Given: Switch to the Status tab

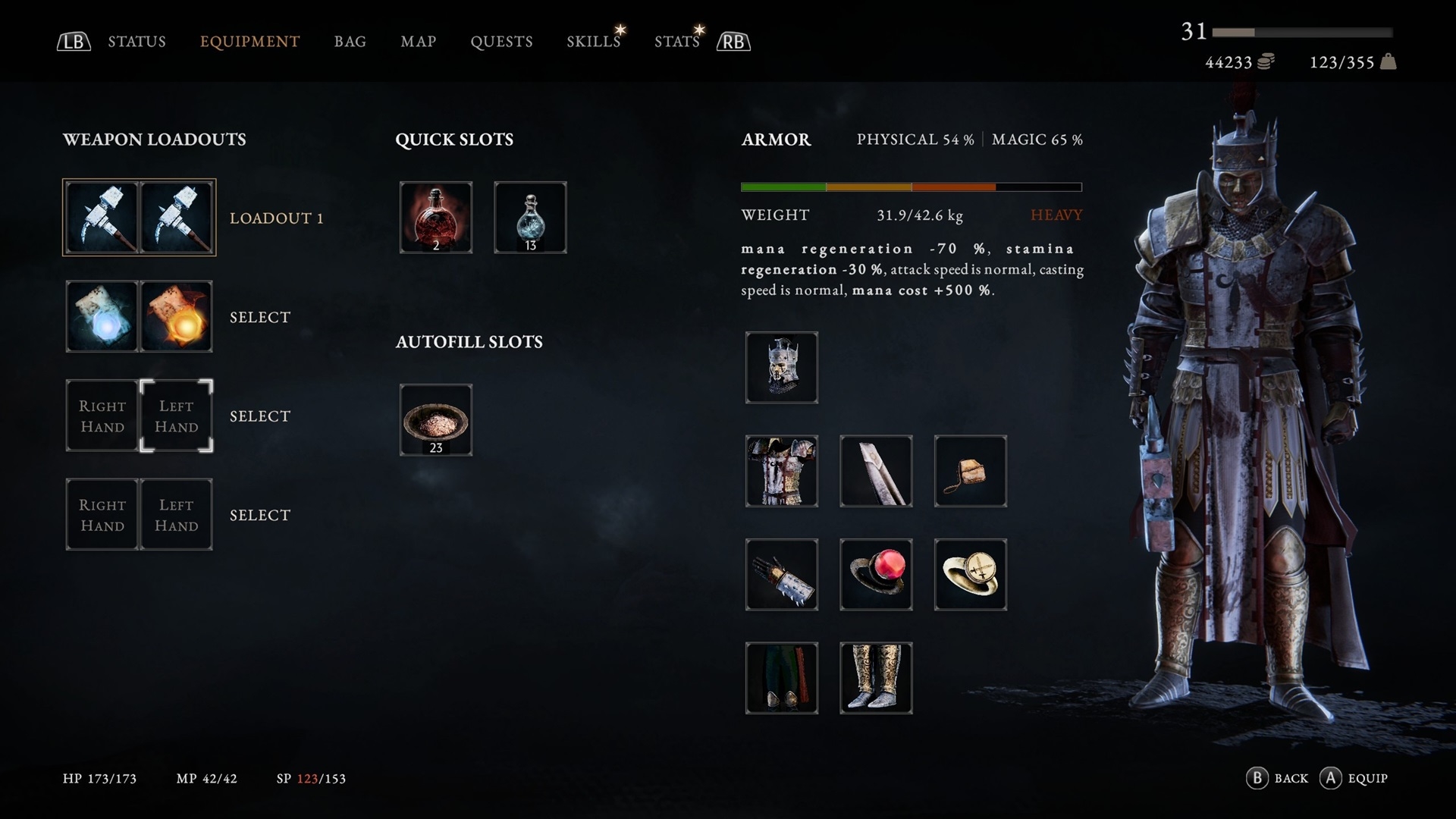Looking at the screenshot, I should [136, 42].
